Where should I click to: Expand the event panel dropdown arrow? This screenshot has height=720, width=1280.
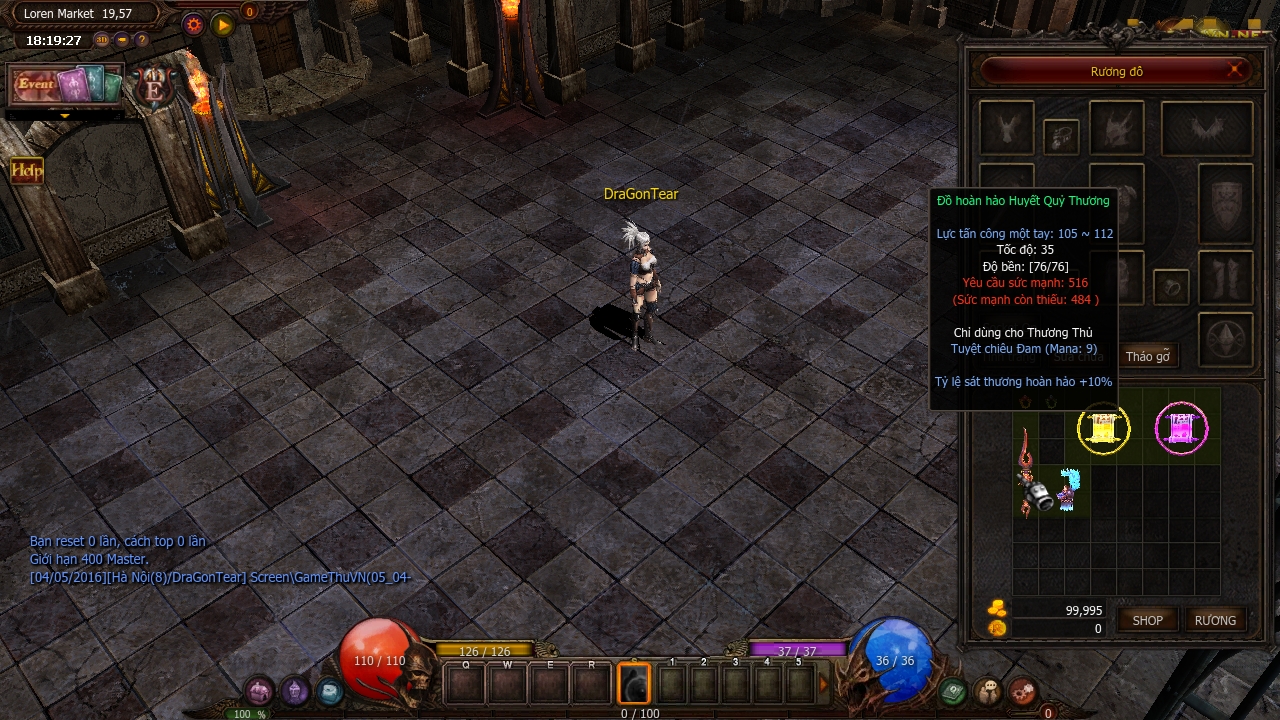click(66, 116)
